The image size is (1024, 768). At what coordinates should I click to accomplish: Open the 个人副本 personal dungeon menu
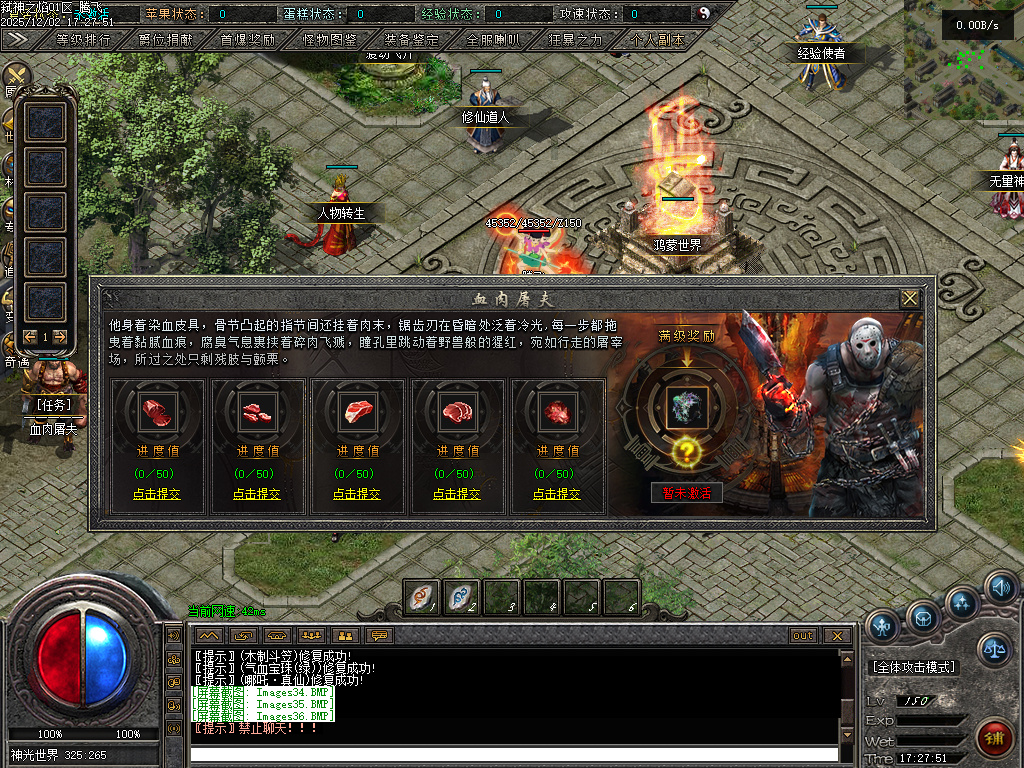coord(657,41)
